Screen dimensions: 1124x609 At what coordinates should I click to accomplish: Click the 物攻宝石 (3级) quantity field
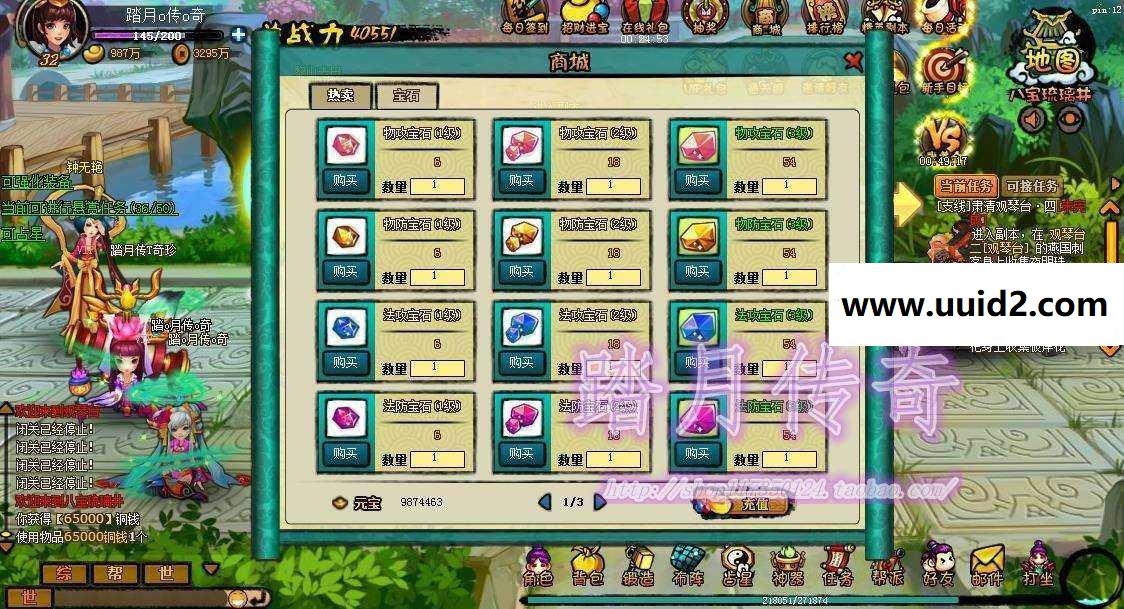pos(786,186)
